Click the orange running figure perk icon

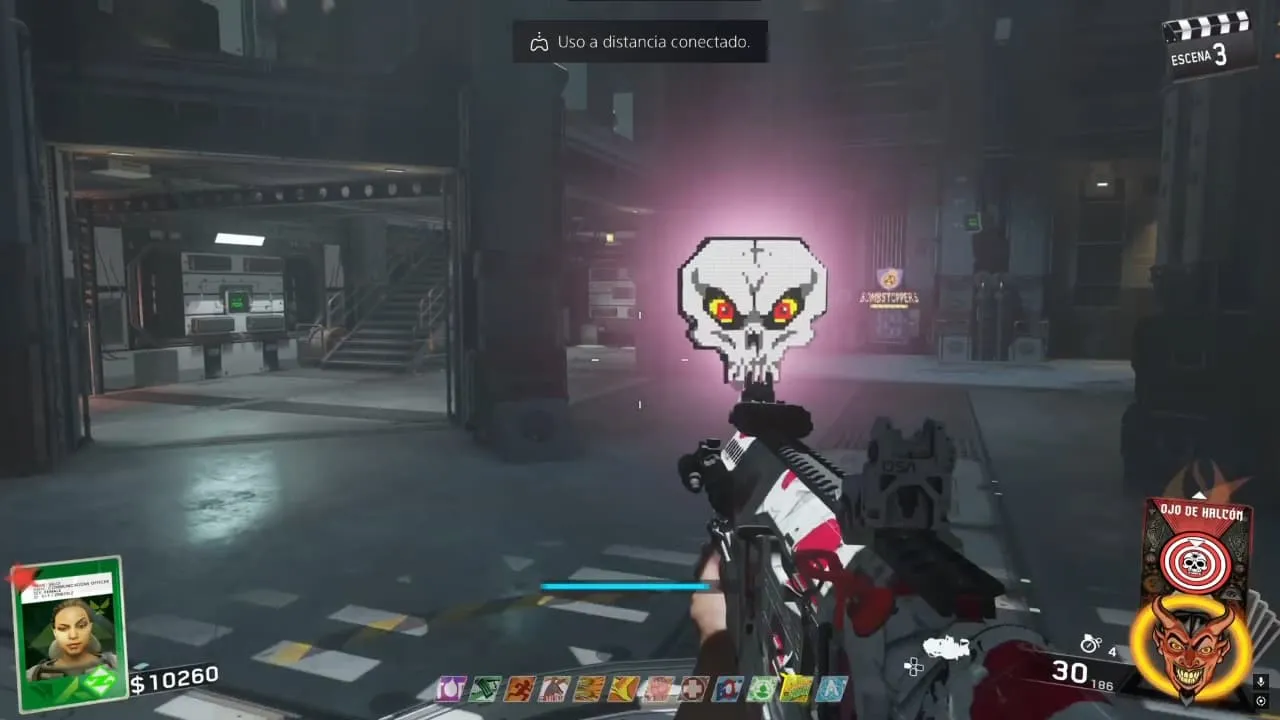click(519, 689)
